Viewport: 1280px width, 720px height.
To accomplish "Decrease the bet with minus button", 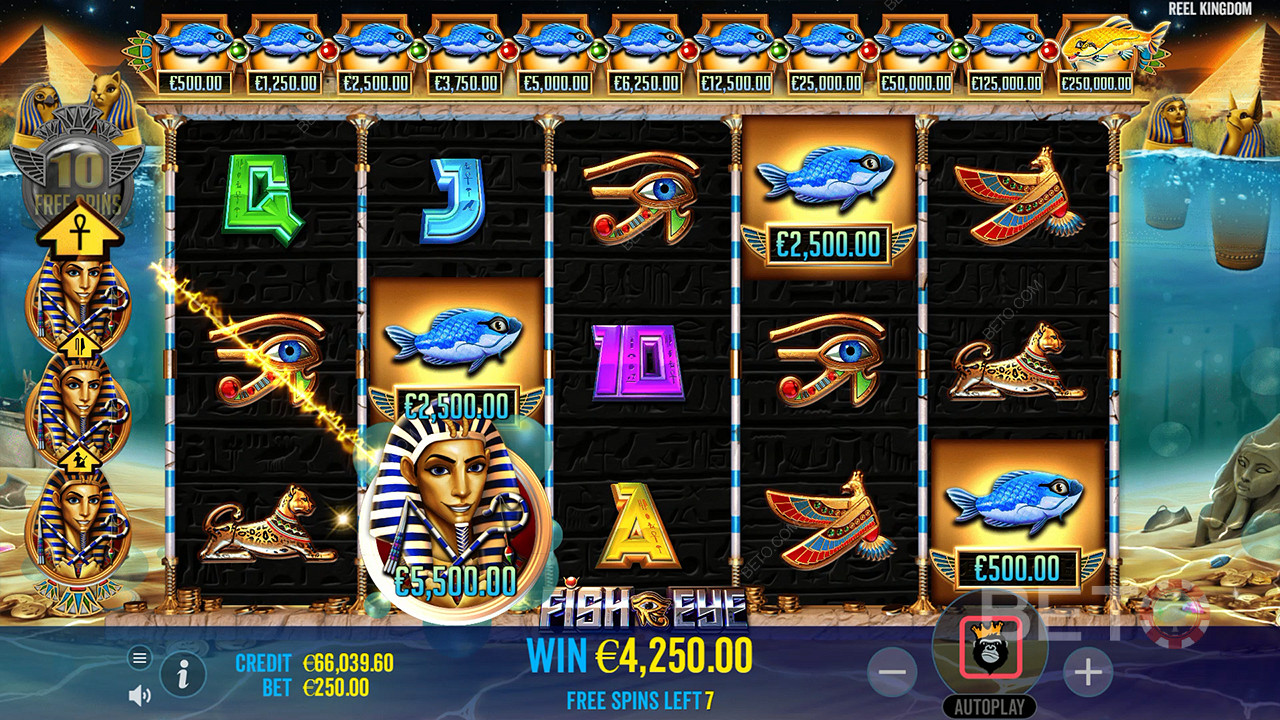I will [891, 673].
